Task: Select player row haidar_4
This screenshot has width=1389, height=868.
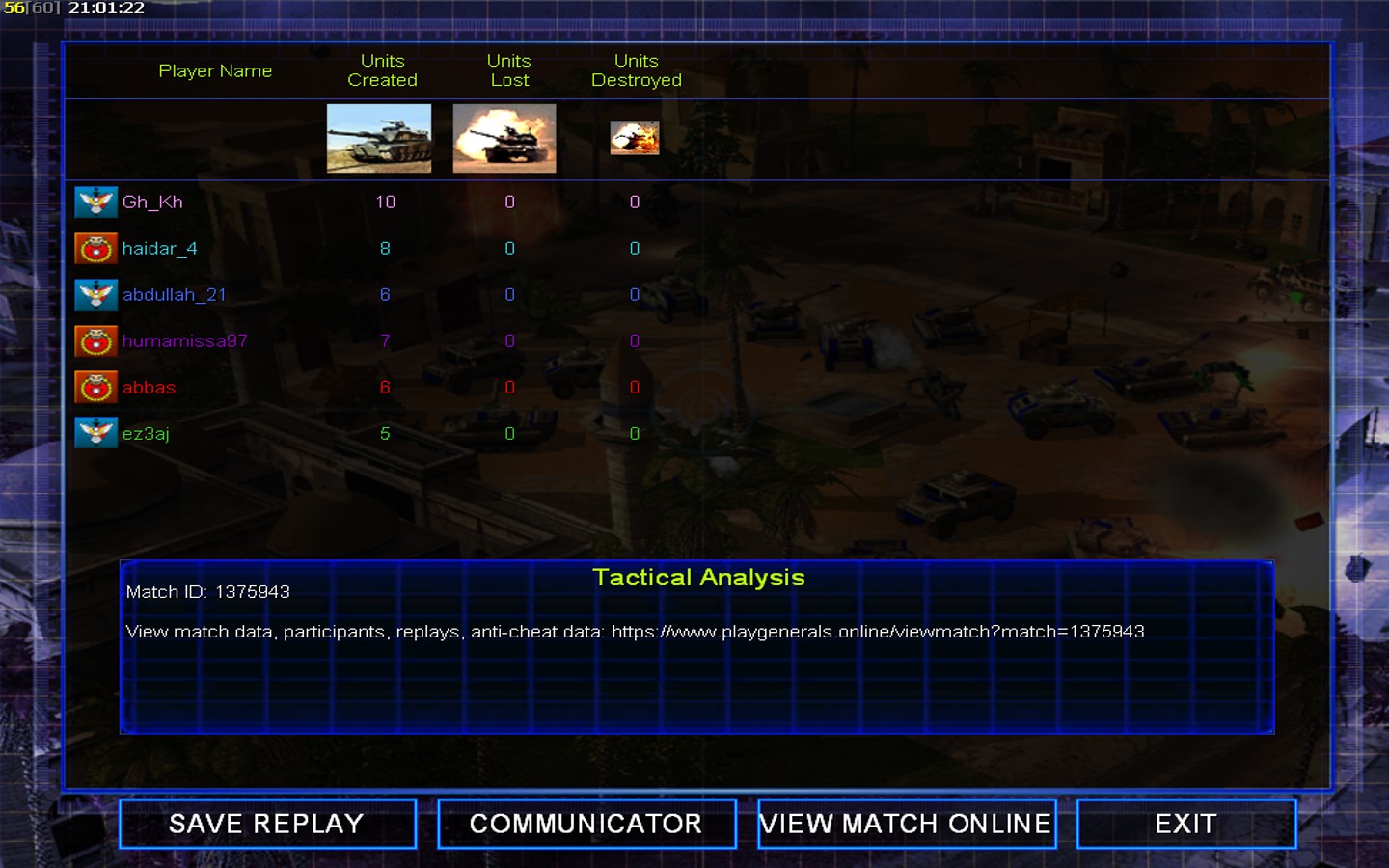Action: pos(159,249)
